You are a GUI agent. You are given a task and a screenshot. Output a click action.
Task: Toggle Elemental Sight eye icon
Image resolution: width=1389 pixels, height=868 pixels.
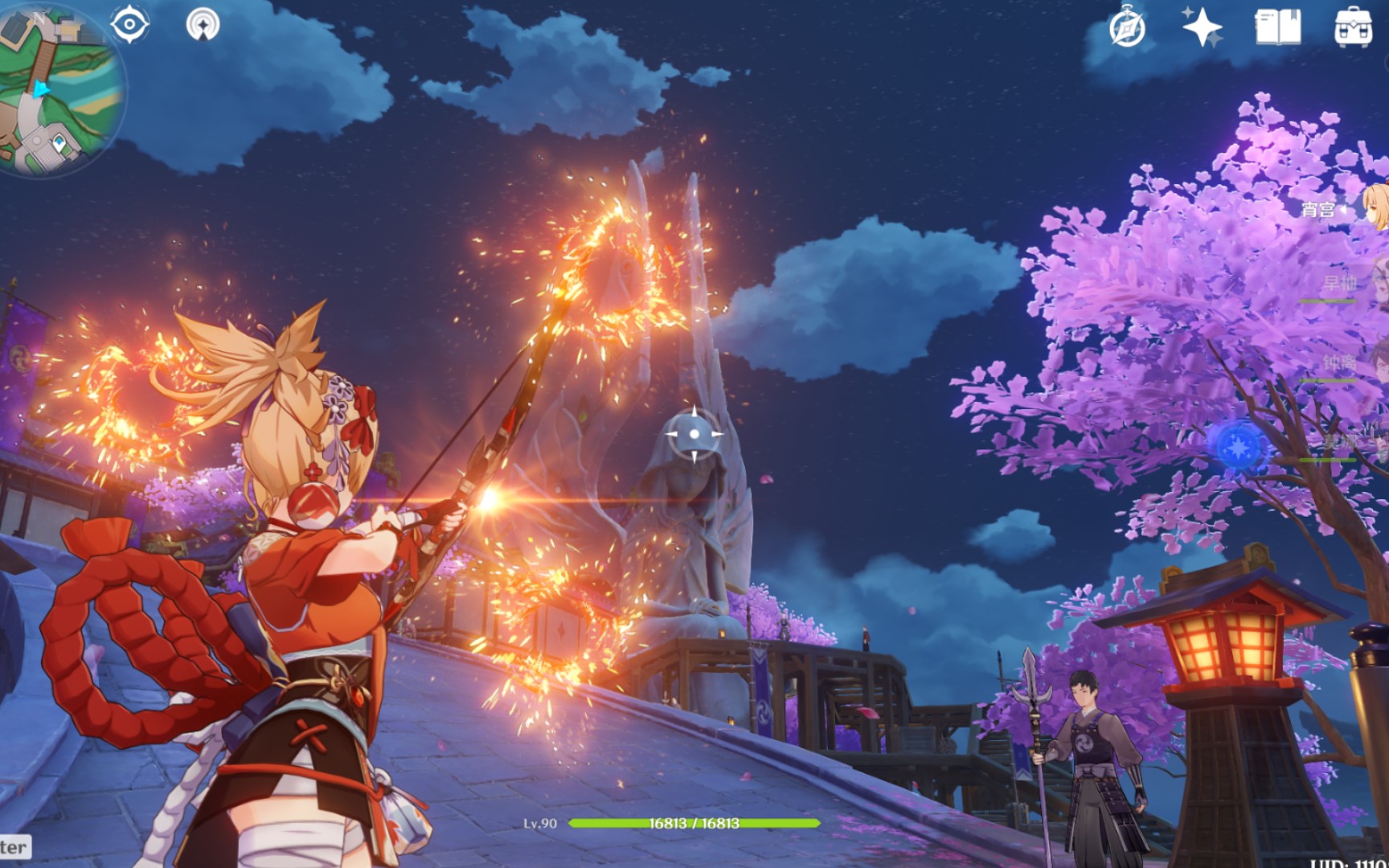pos(129,24)
